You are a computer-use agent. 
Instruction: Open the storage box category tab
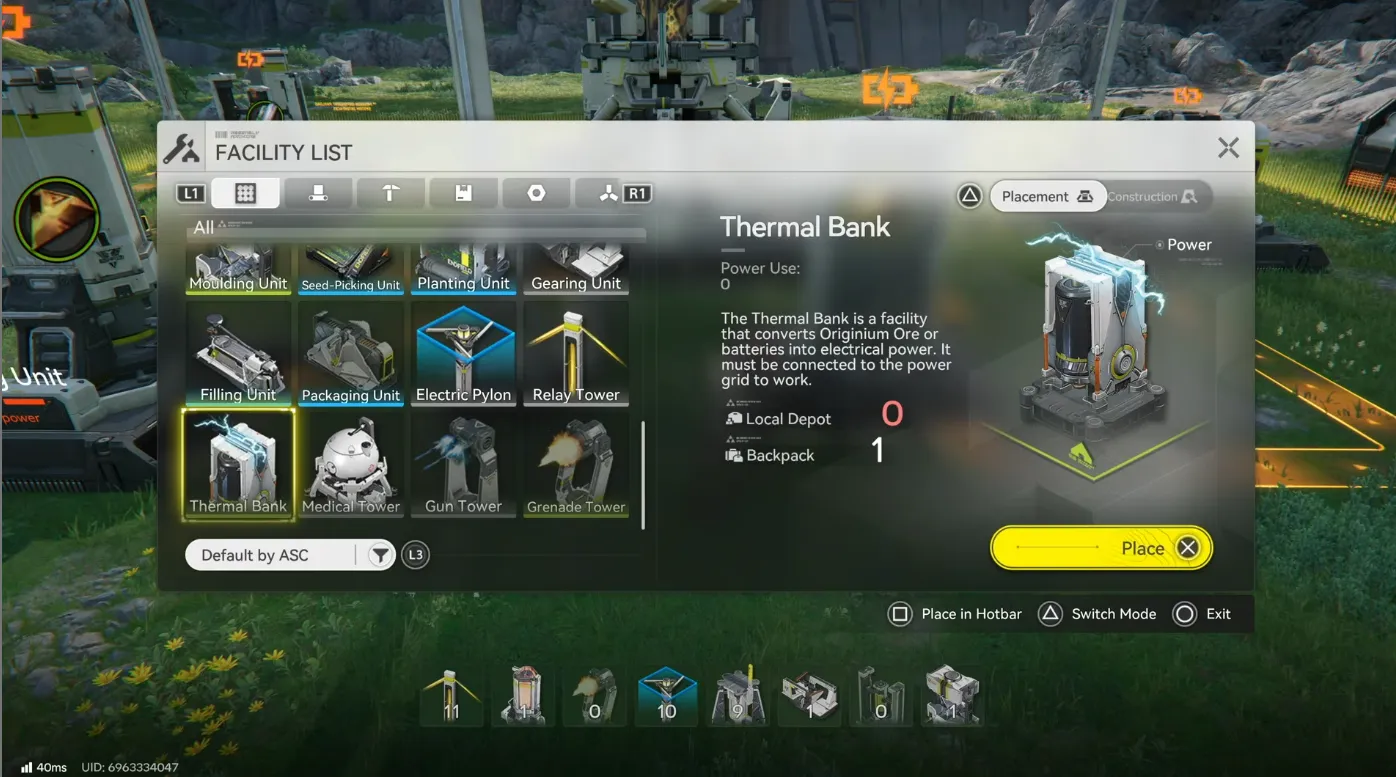click(464, 194)
